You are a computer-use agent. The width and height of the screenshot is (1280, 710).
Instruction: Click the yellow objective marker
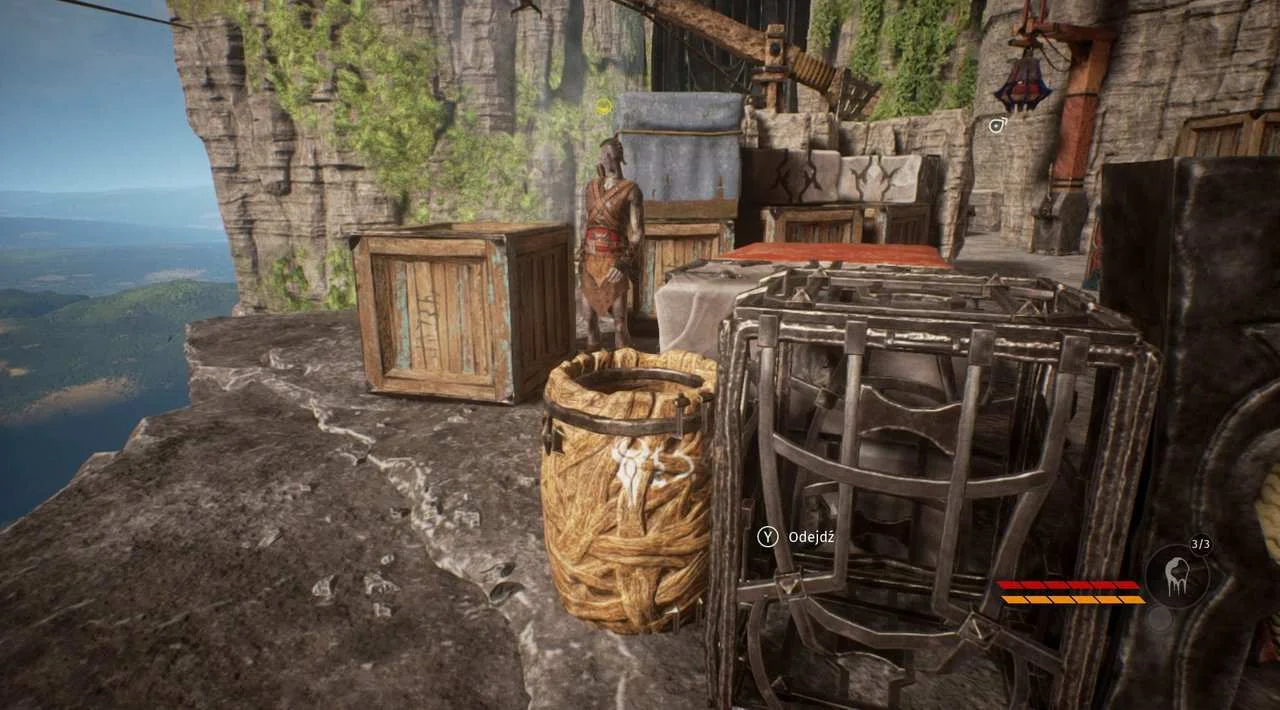point(604,107)
